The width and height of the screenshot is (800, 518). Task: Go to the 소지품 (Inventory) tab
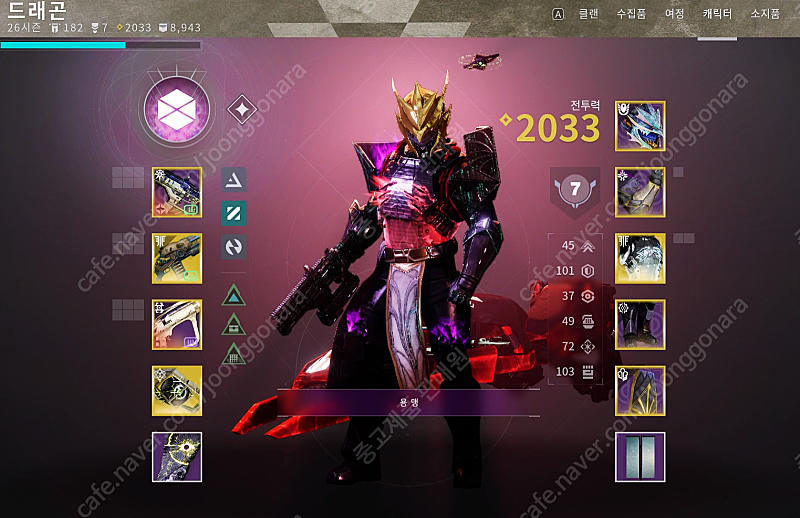(x=764, y=14)
